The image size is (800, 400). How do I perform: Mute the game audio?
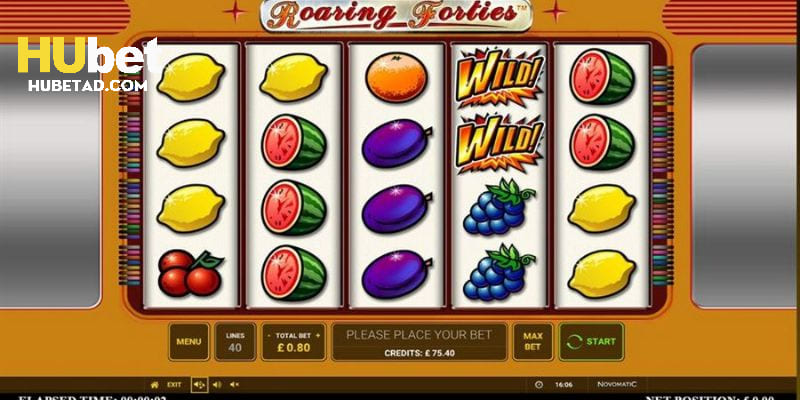236,384
